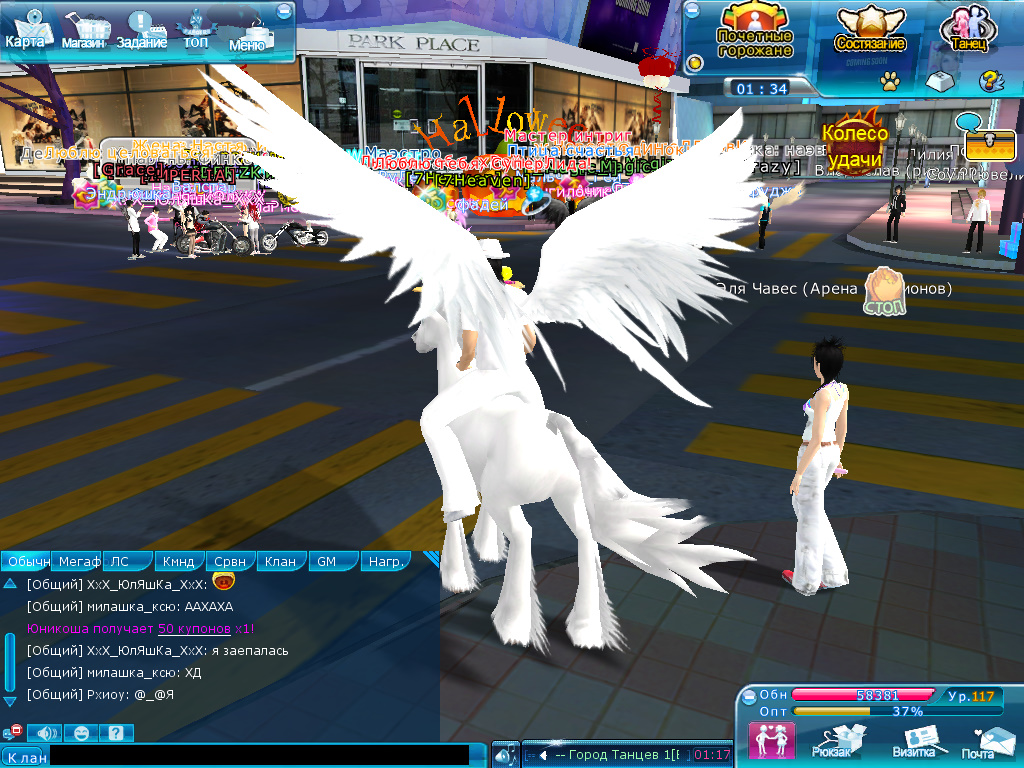Open the chat emoticon picker
The width and height of the screenshot is (1024, 768).
[x=81, y=733]
